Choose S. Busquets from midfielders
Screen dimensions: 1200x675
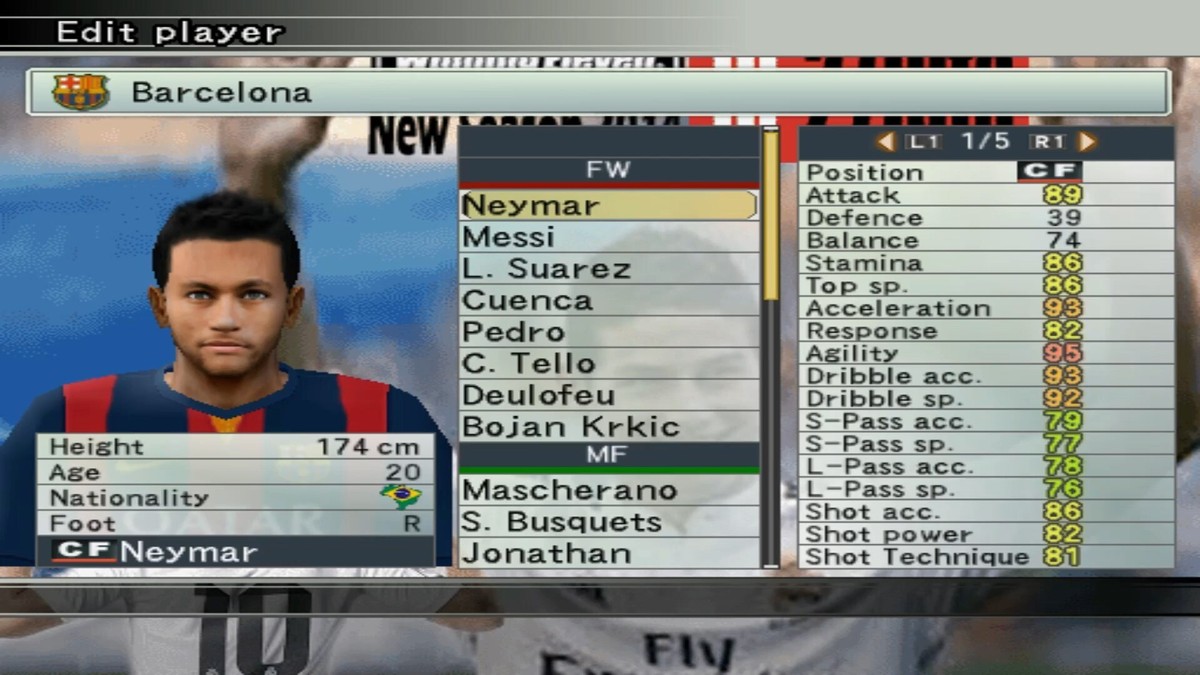(608, 522)
